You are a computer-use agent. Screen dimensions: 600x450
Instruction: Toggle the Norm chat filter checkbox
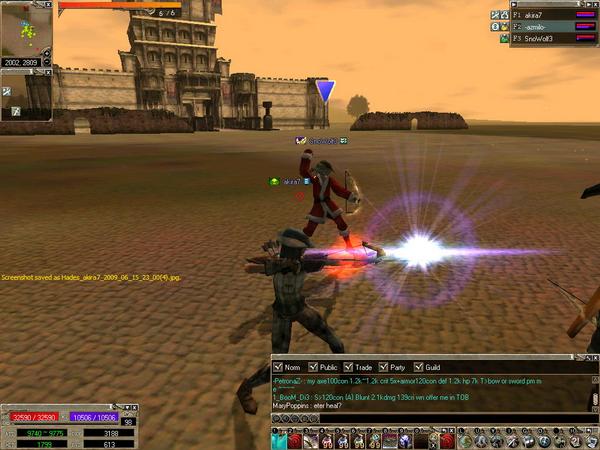(277, 367)
